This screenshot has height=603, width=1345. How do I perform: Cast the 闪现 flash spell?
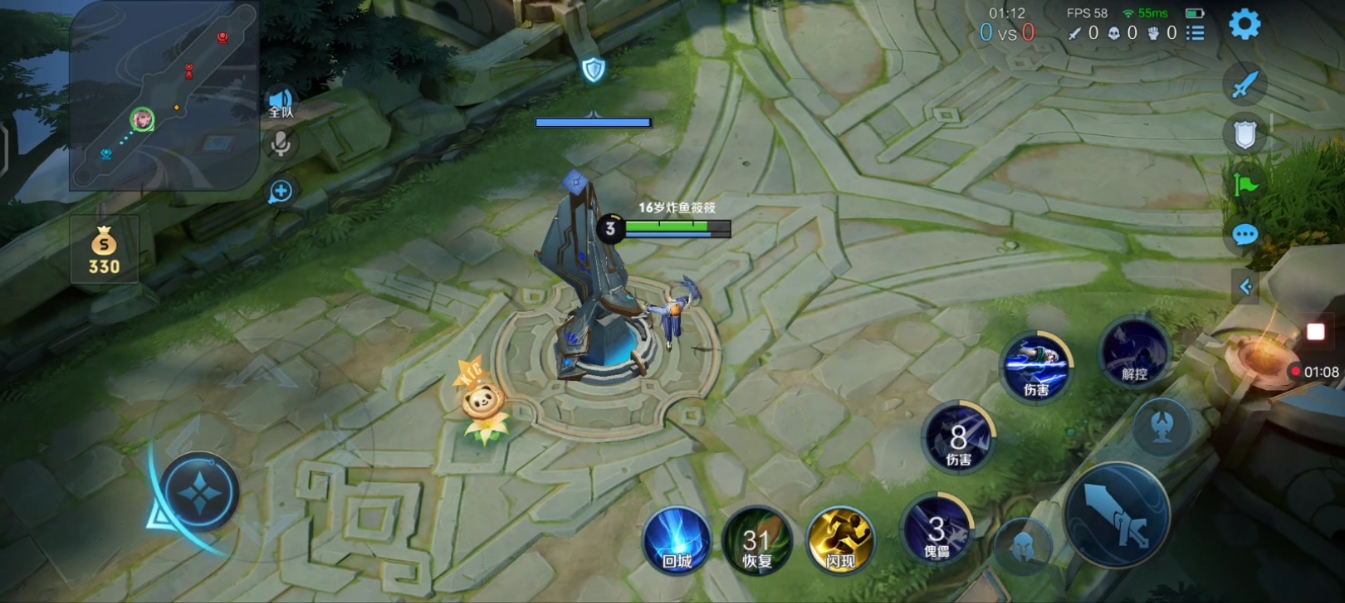tap(840, 540)
